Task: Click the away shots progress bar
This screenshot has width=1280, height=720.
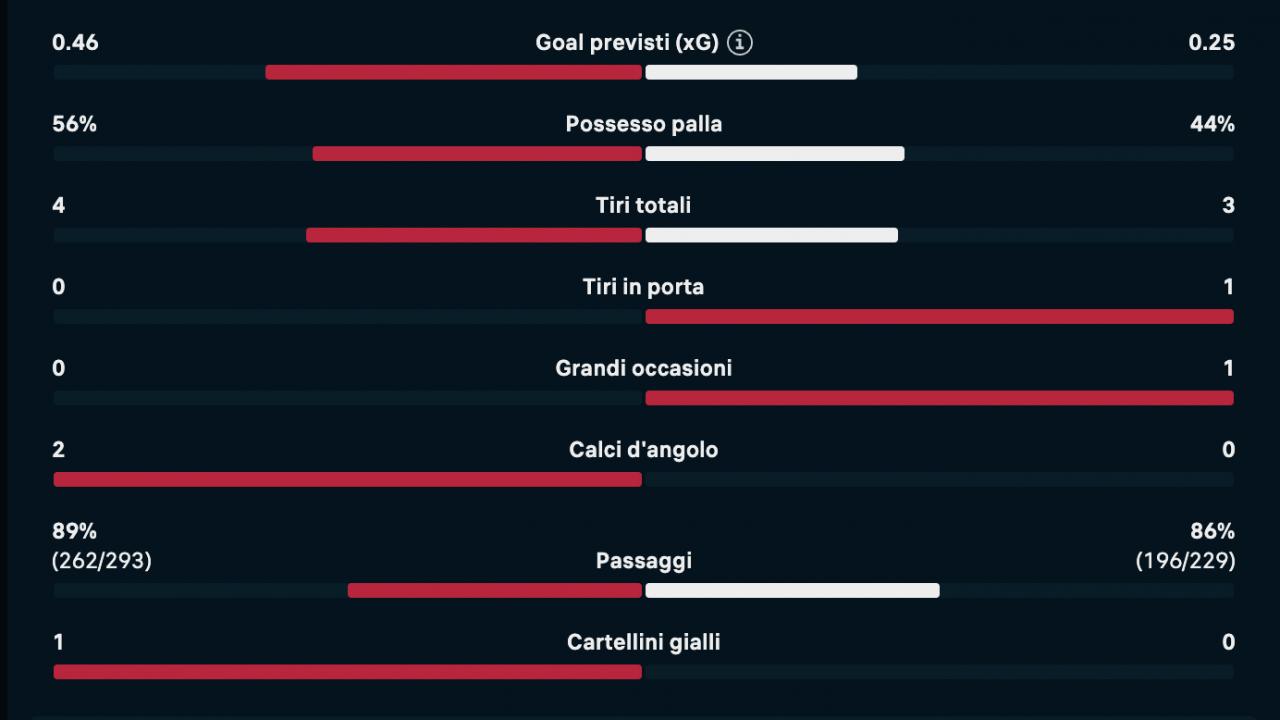Action: 770,234
